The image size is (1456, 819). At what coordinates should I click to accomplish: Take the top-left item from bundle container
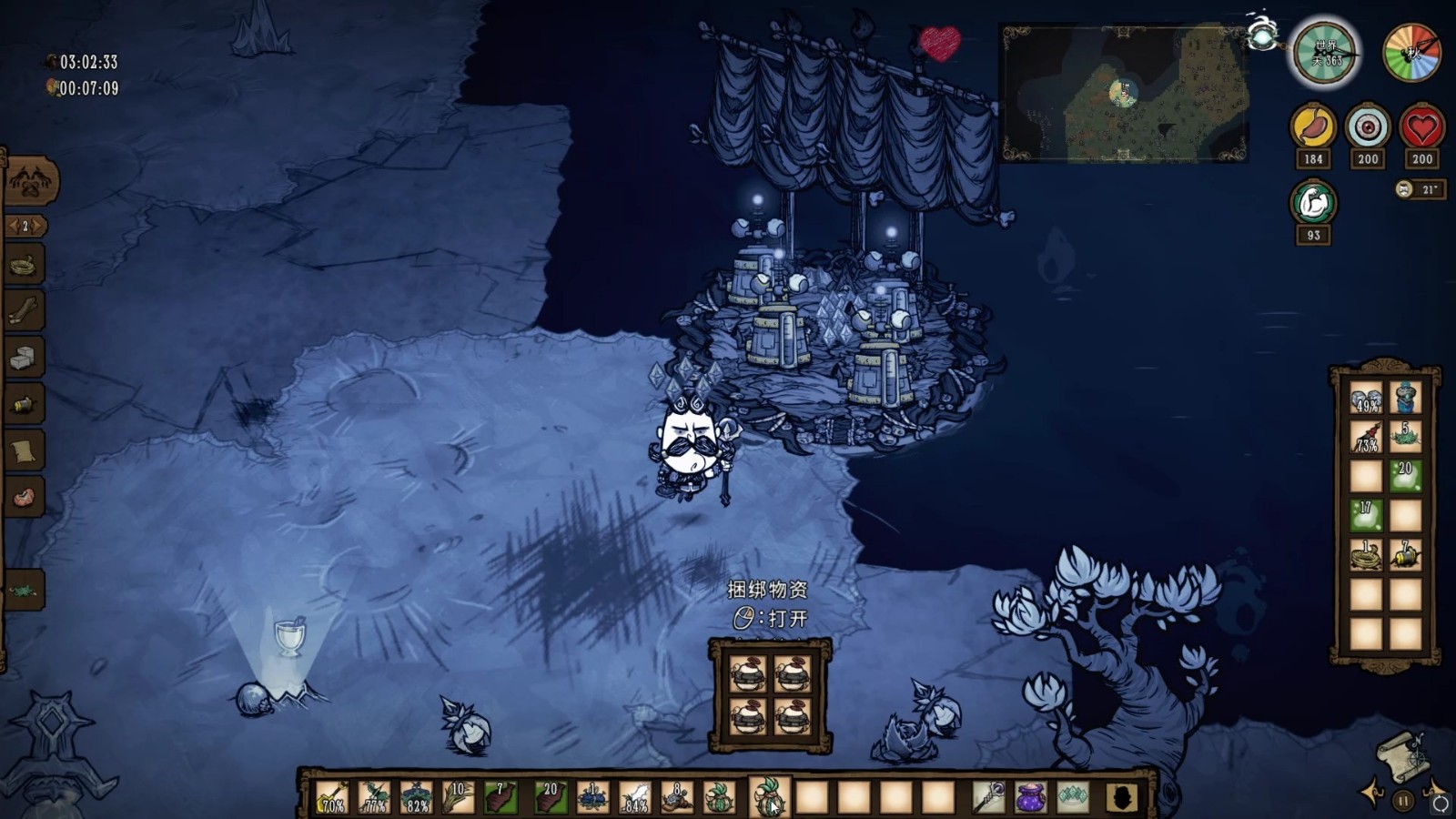tap(749, 675)
